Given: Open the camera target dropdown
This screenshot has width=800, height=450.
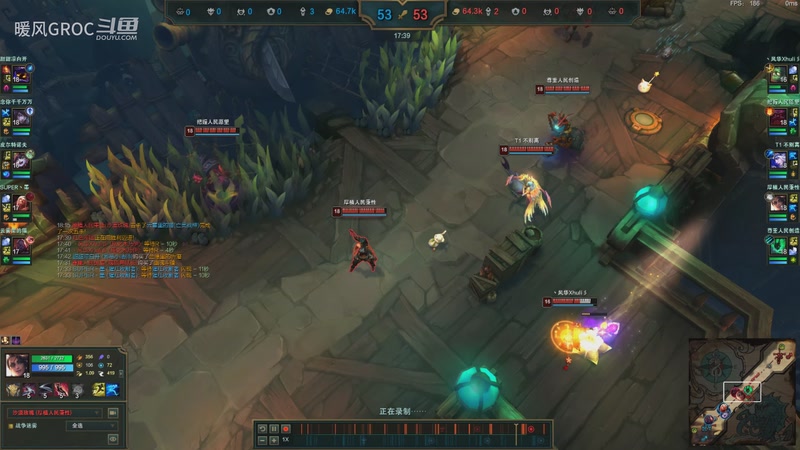Looking at the screenshot, I should 53,412.
